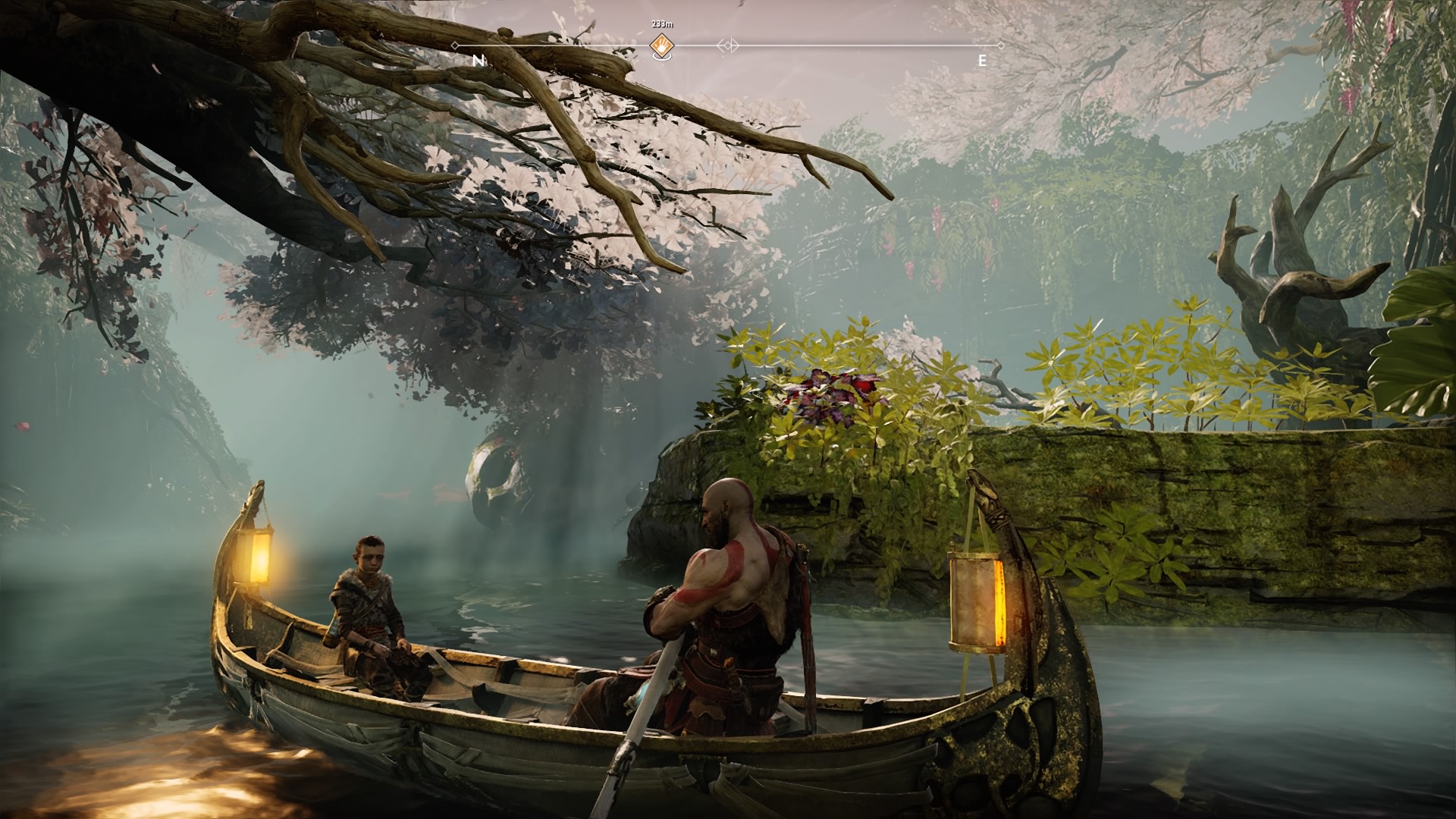
Task: Select the compass center heading indicator
Action: (x=728, y=46)
